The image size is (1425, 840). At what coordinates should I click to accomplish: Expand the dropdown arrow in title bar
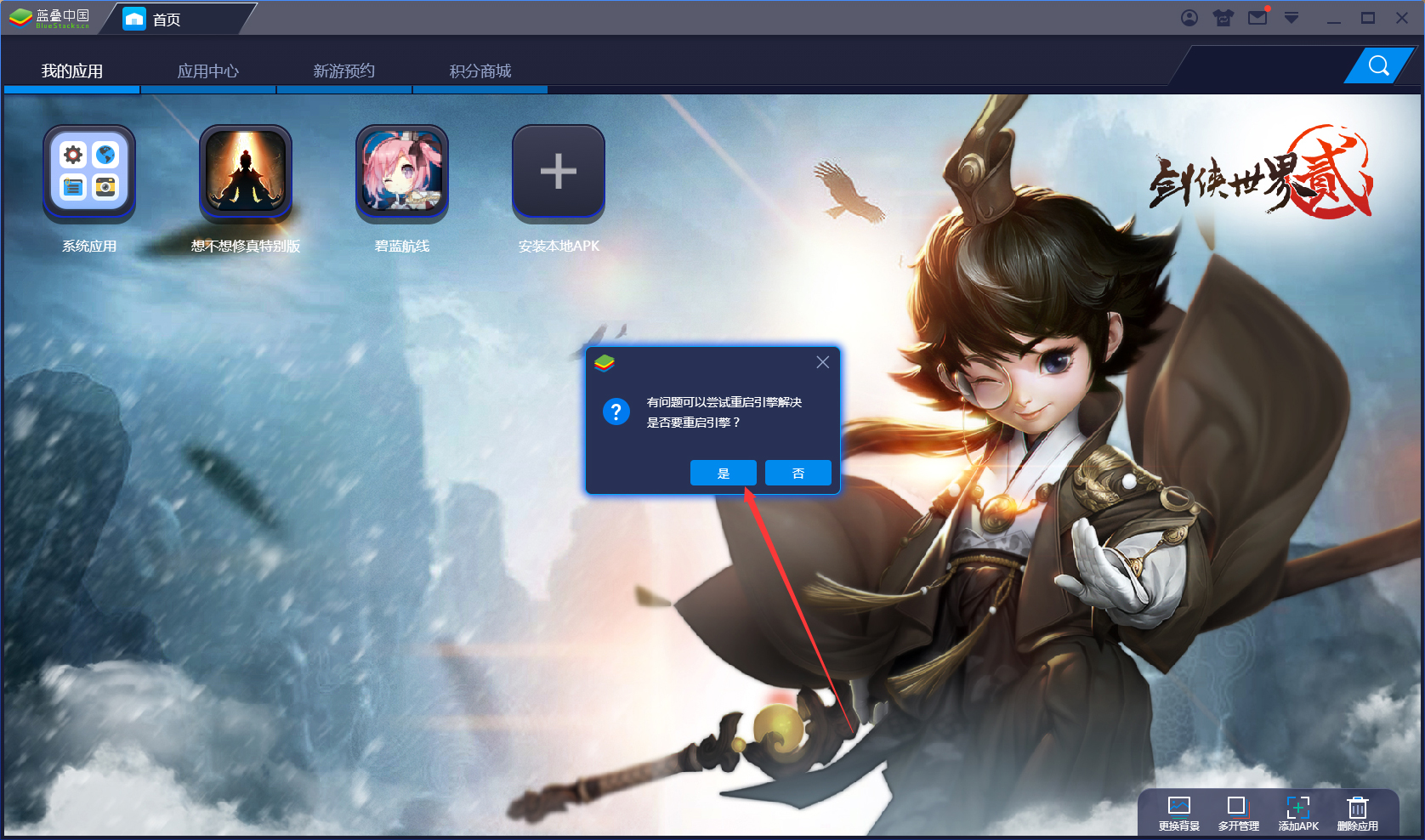[x=1292, y=17]
